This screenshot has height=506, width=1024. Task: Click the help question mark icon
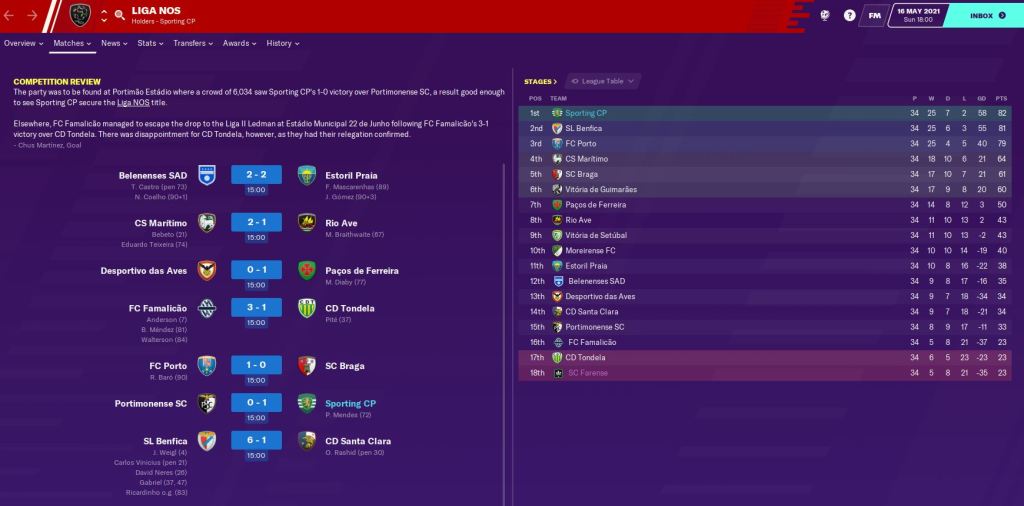(850, 16)
